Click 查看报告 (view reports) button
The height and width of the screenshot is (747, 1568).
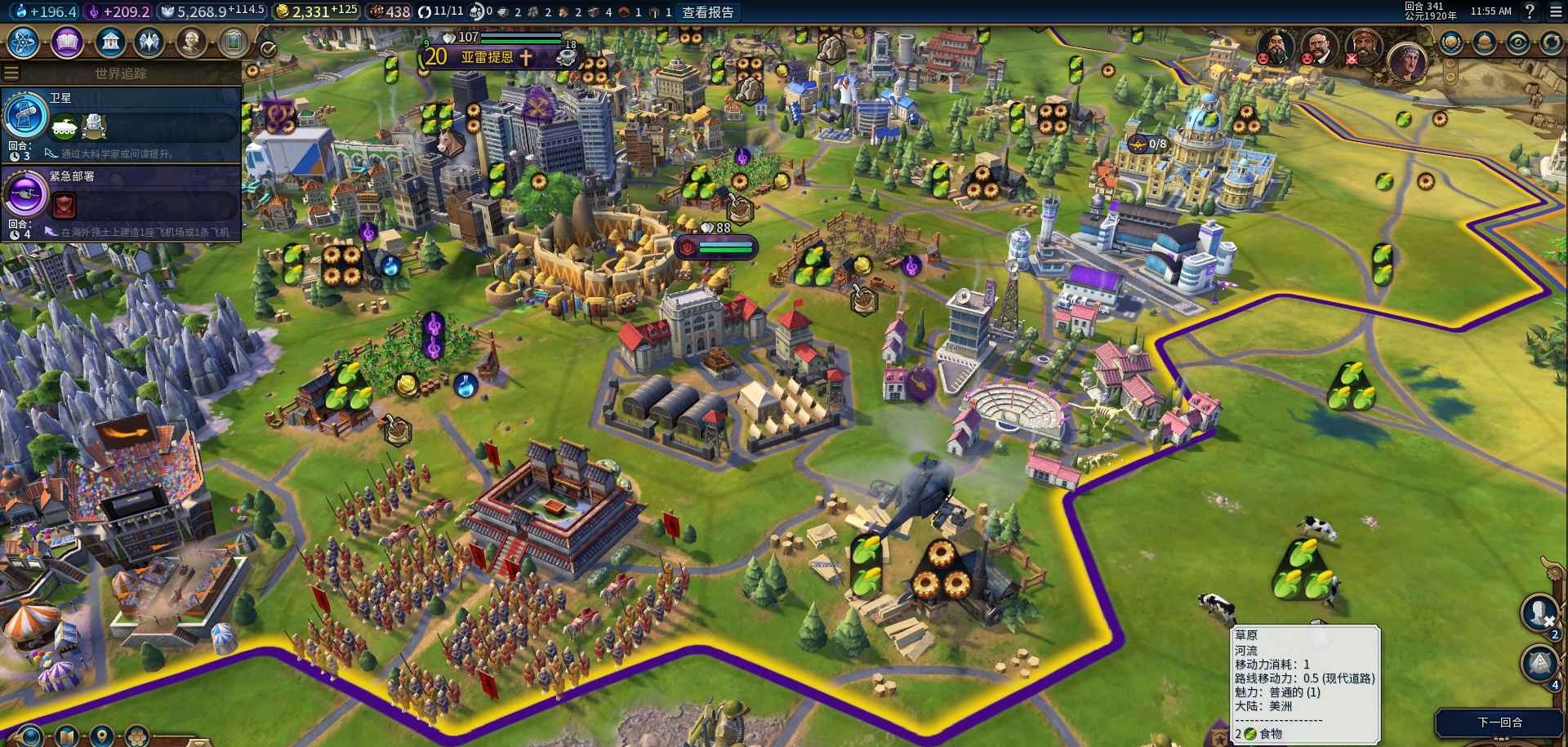pos(708,12)
